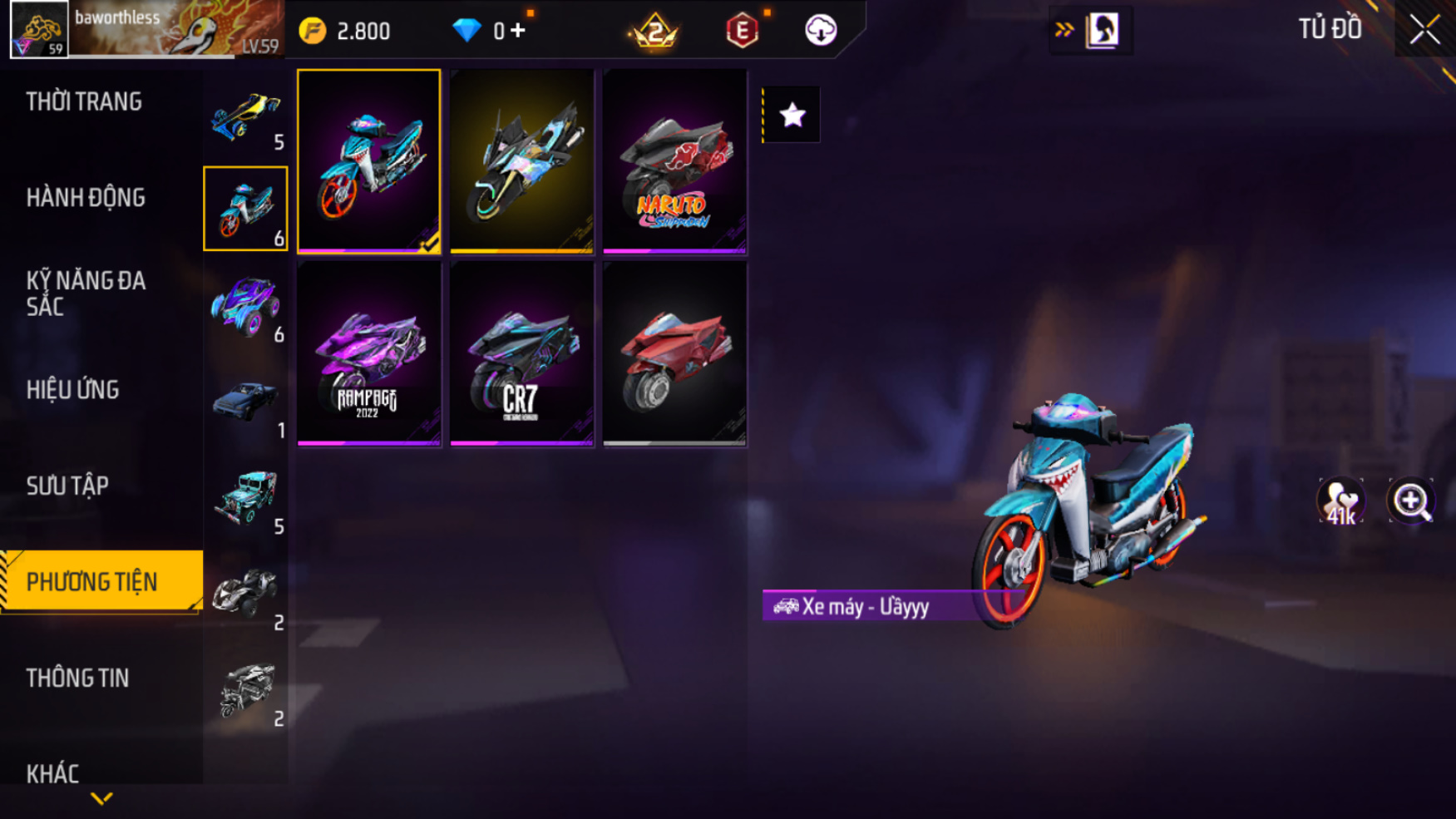Choose the CR7 motorbike skin

coord(521,354)
